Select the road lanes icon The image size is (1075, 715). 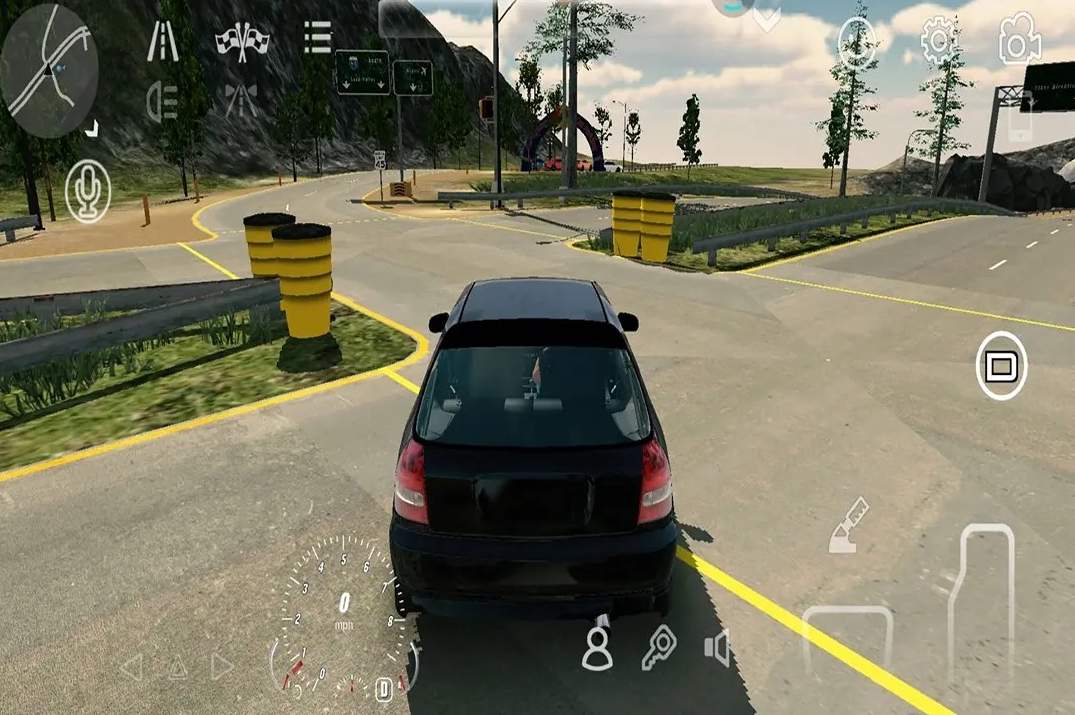[x=163, y=41]
